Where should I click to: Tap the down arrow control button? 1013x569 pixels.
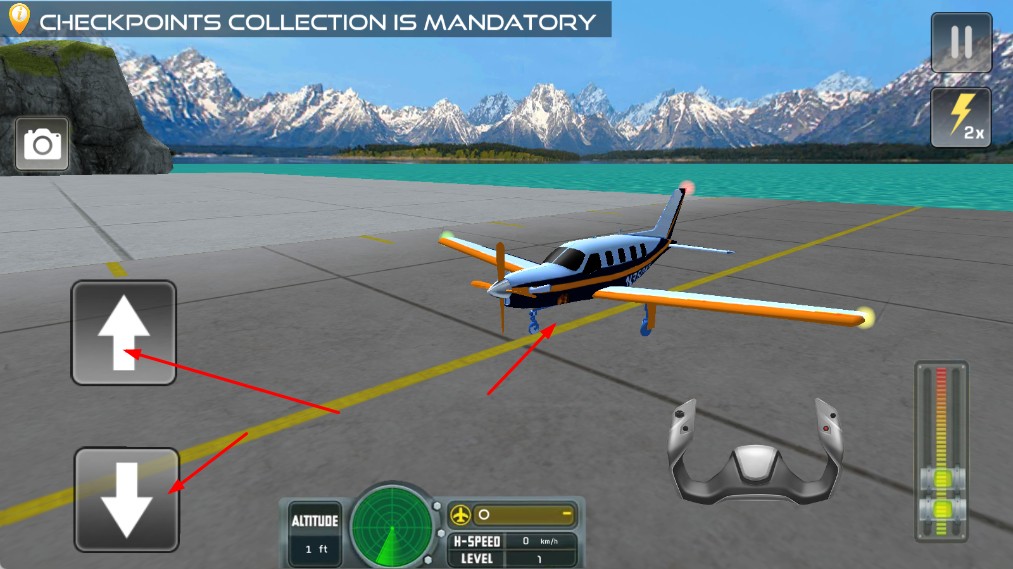click(127, 499)
